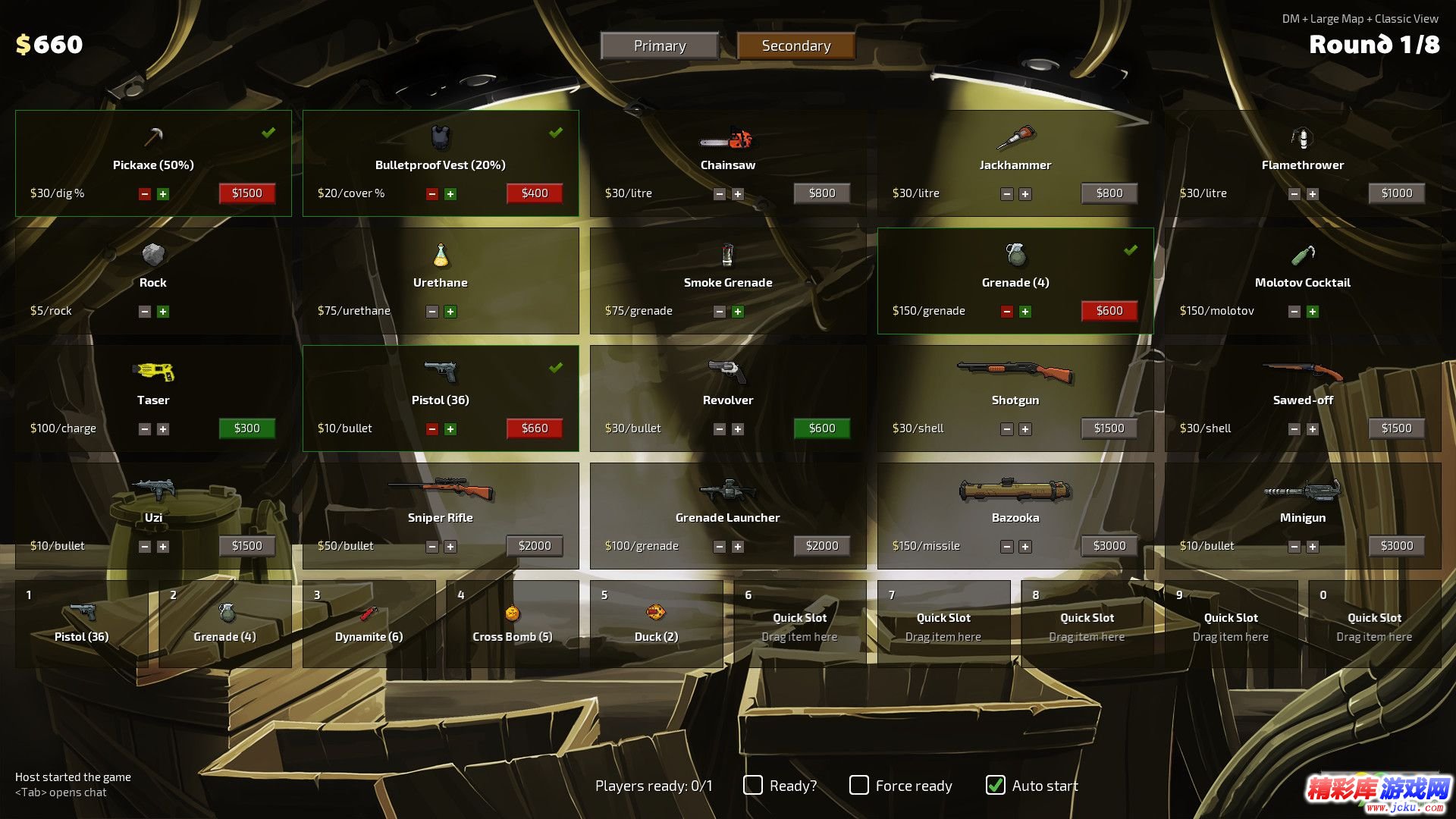Screen dimensions: 1456x819
Task: Sell the Pickaxe via its $1500 button
Action: point(246,193)
